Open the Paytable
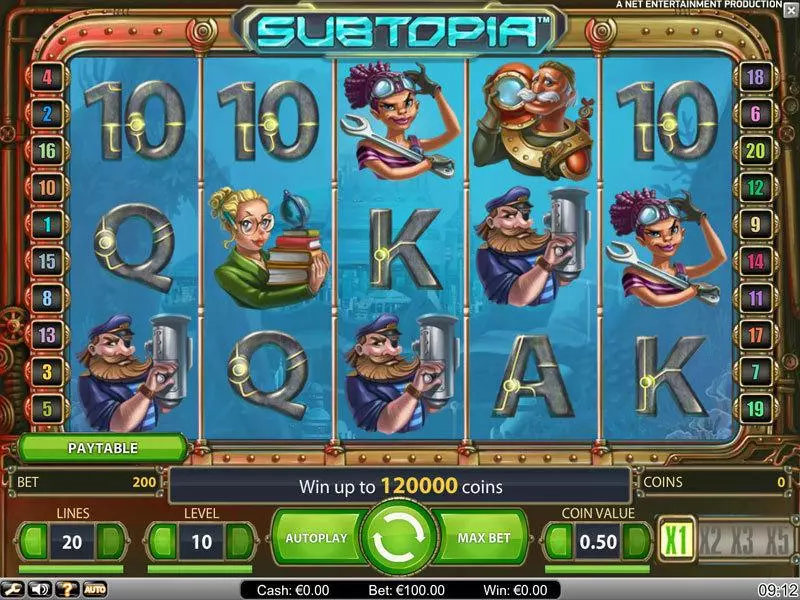The image size is (800, 600). click(x=103, y=448)
